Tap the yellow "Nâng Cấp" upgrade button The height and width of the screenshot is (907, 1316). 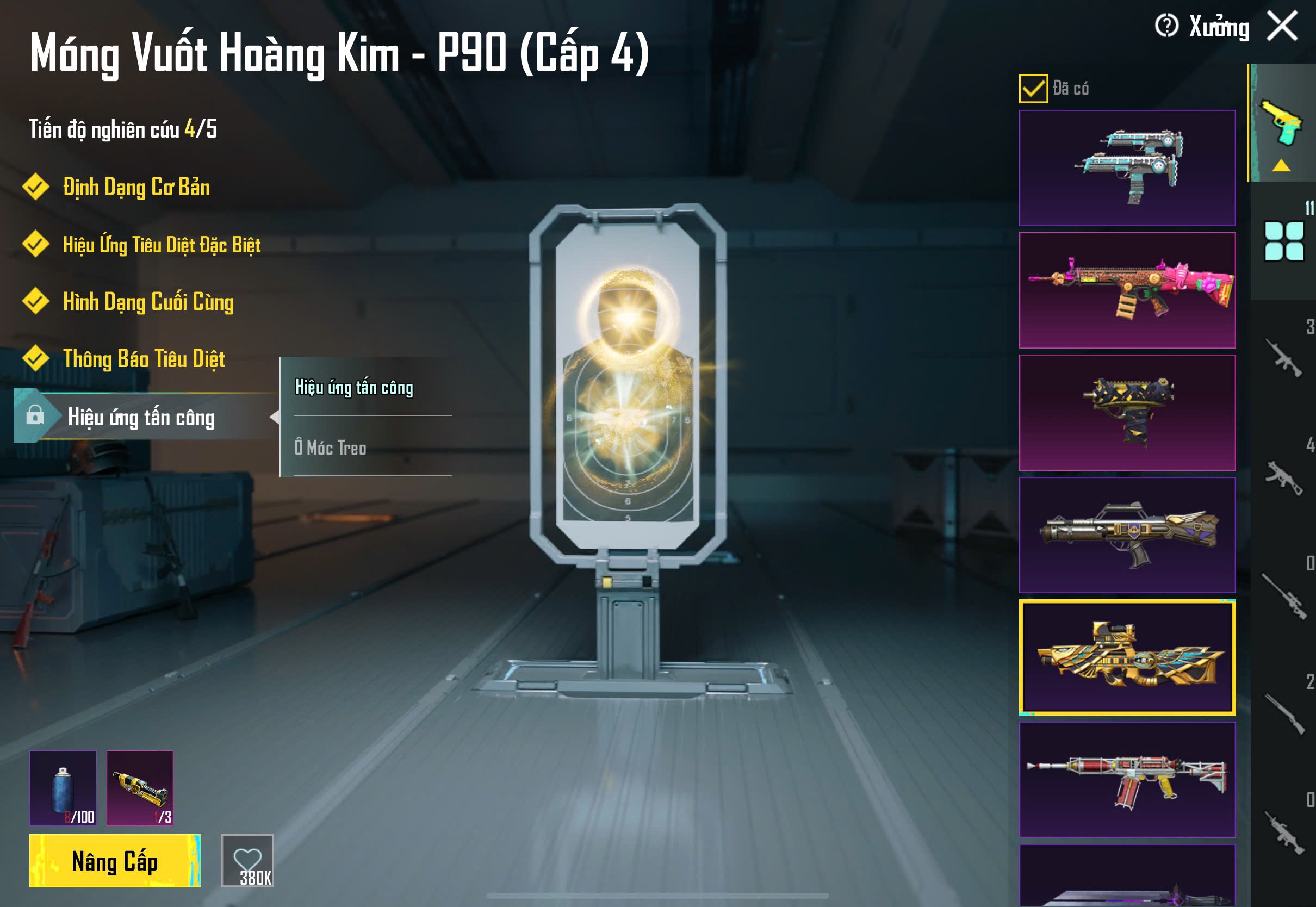click(115, 861)
